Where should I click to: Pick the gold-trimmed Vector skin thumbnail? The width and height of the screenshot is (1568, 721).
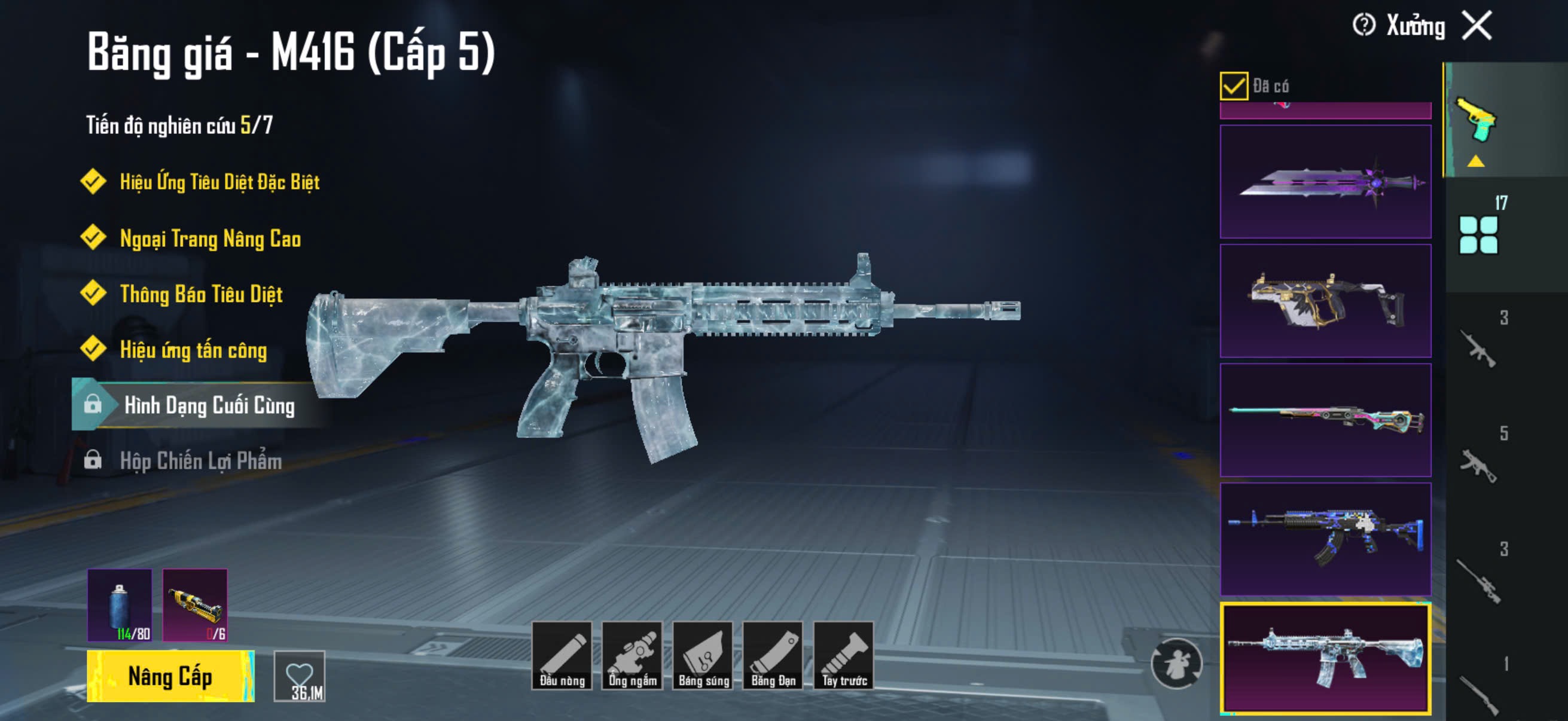click(1325, 301)
